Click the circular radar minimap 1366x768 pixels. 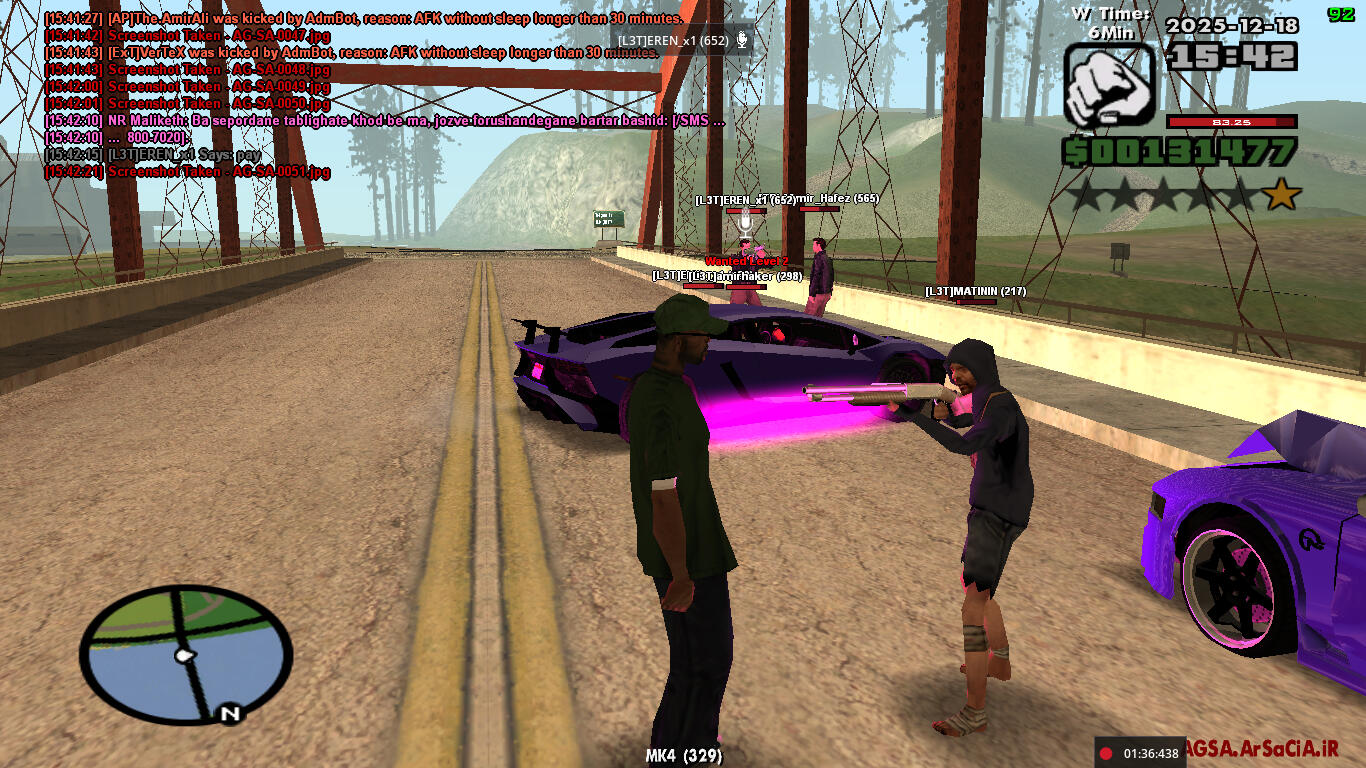click(x=186, y=654)
